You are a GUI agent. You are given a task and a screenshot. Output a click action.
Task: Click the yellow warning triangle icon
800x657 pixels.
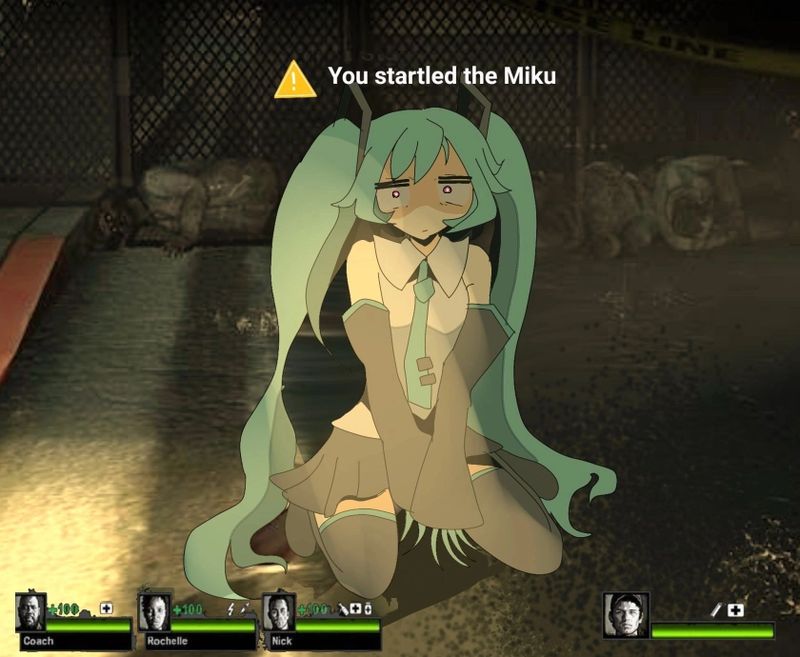pyautogui.click(x=295, y=80)
